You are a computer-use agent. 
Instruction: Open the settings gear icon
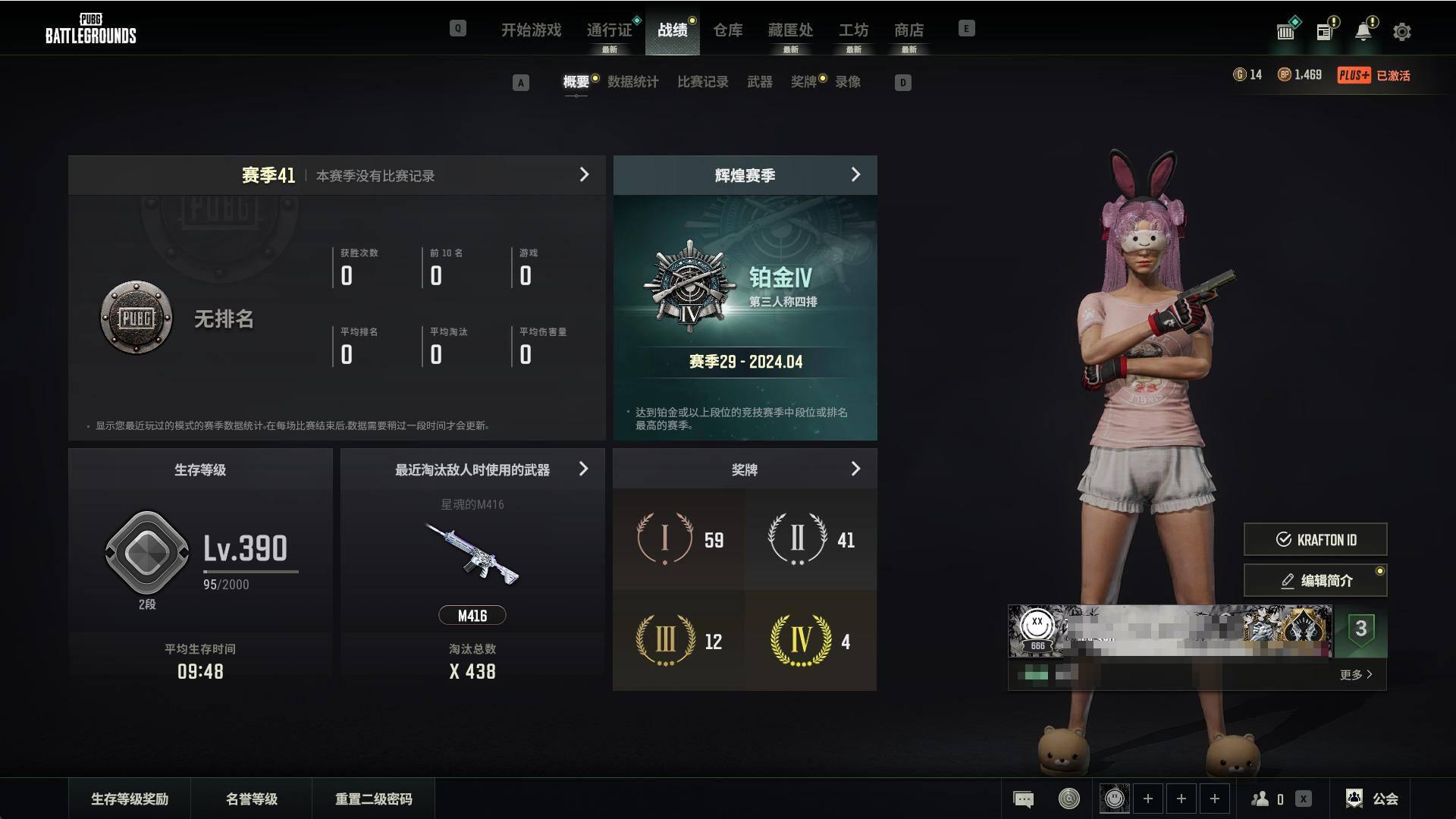1402,32
